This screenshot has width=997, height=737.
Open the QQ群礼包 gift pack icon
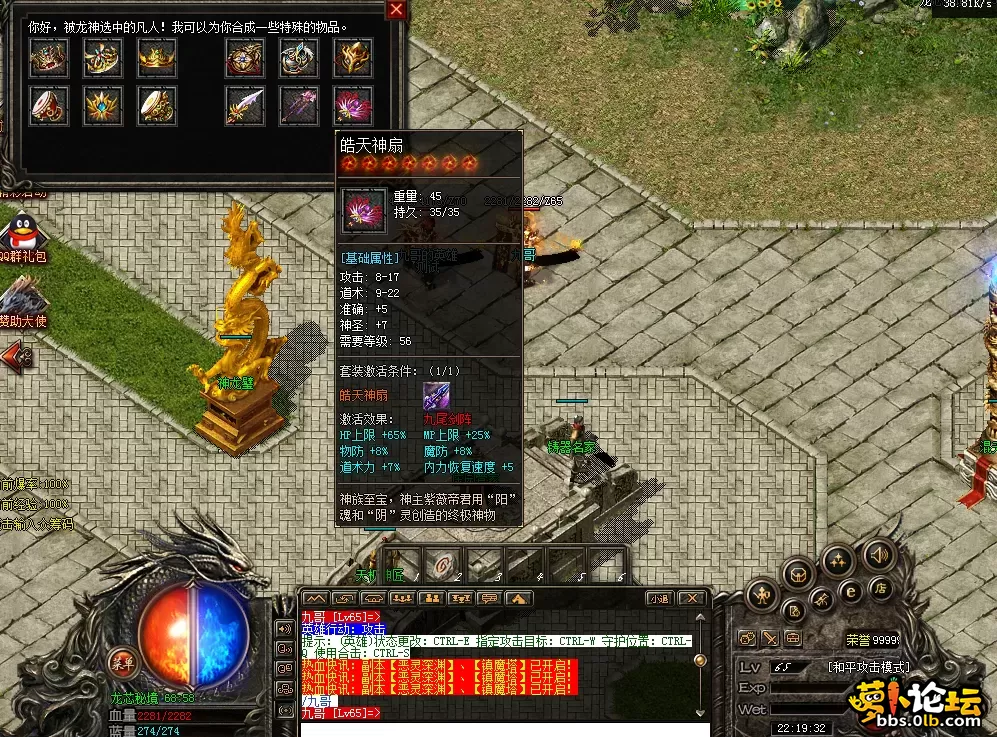[x=22, y=237]
